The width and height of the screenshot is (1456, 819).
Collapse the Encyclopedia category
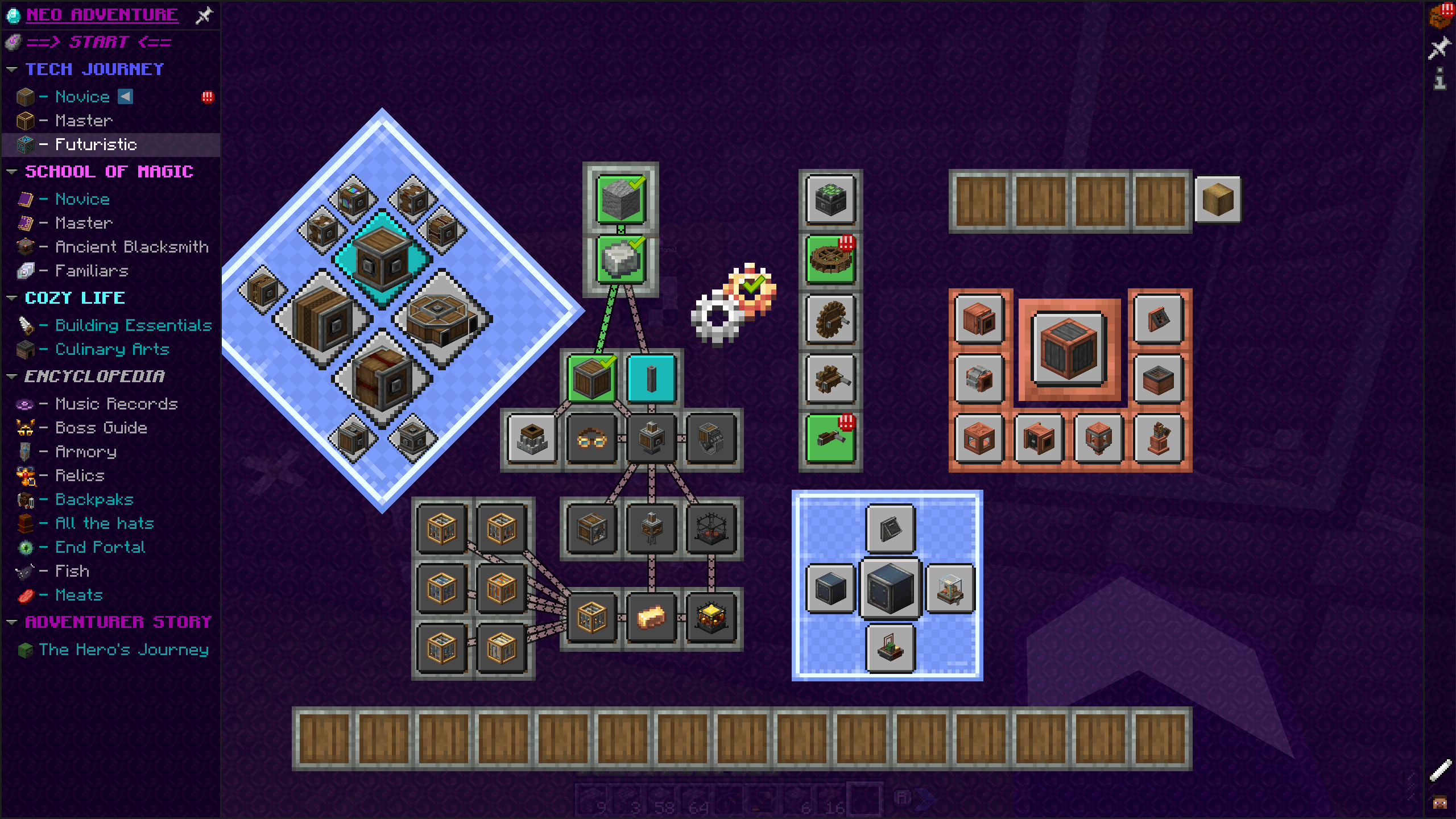11,375
